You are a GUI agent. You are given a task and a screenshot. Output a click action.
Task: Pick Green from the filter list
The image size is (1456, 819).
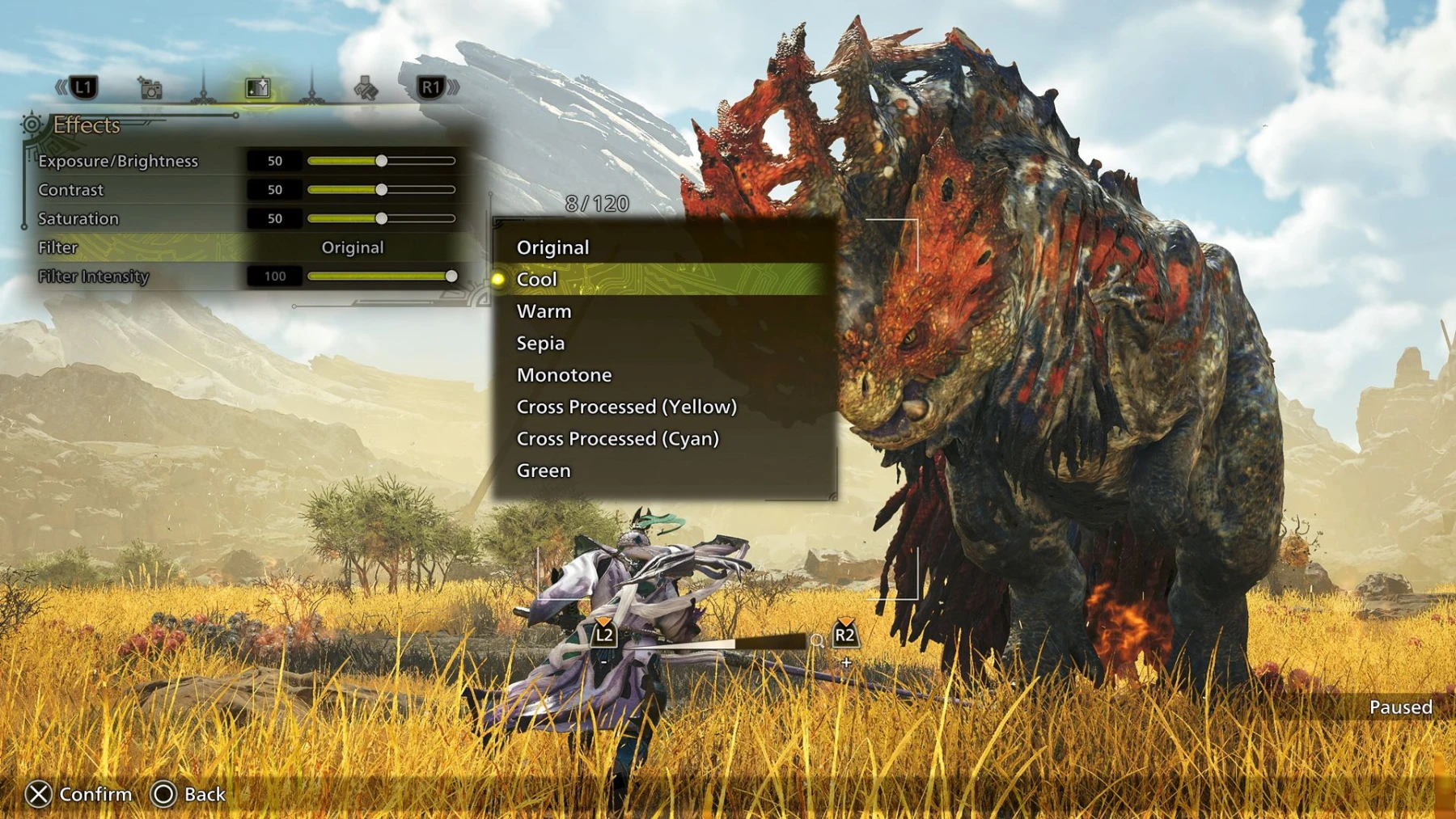click(x=543, y=470)
